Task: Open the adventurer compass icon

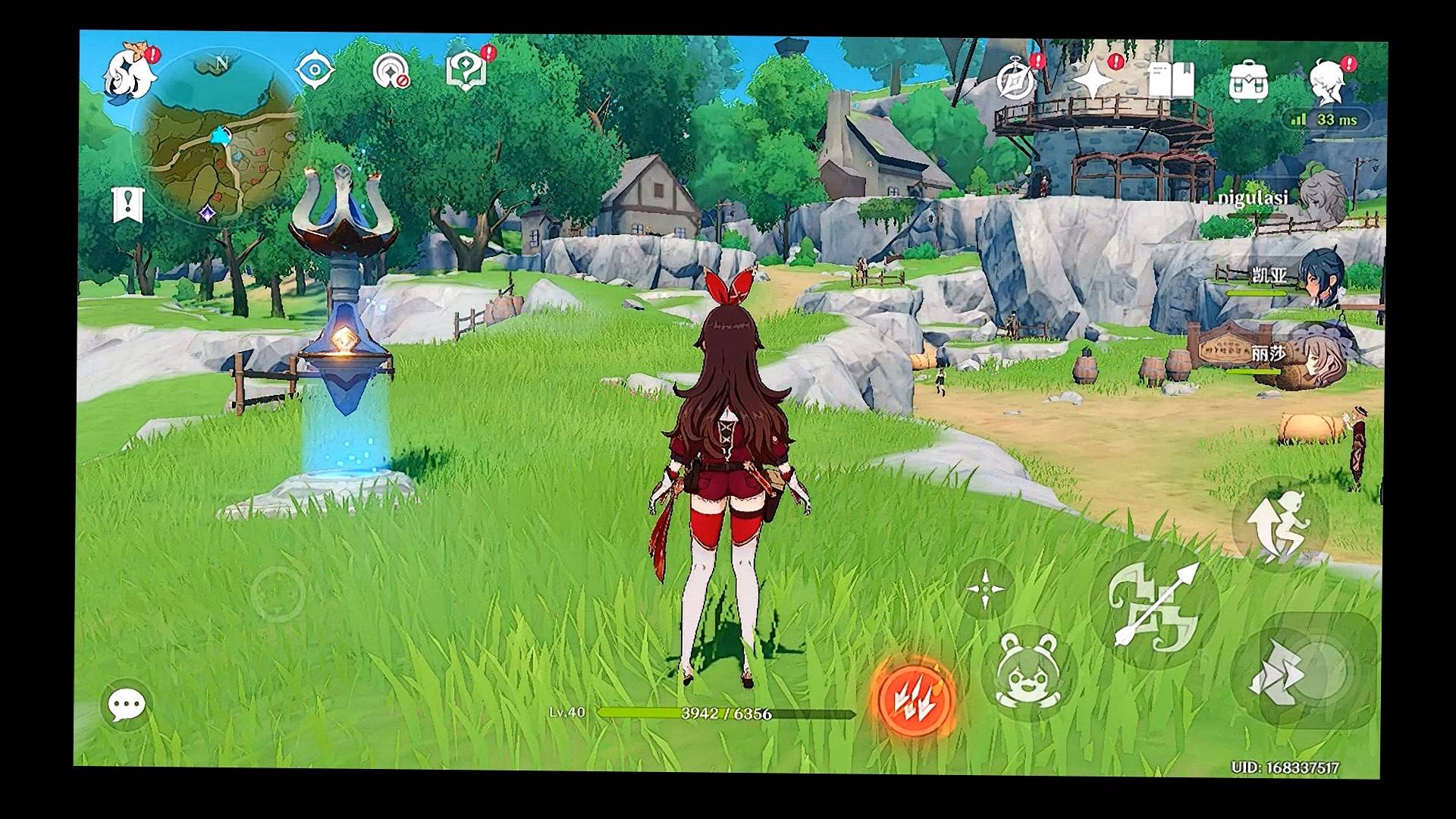Action: click(x=1015, y=80)
